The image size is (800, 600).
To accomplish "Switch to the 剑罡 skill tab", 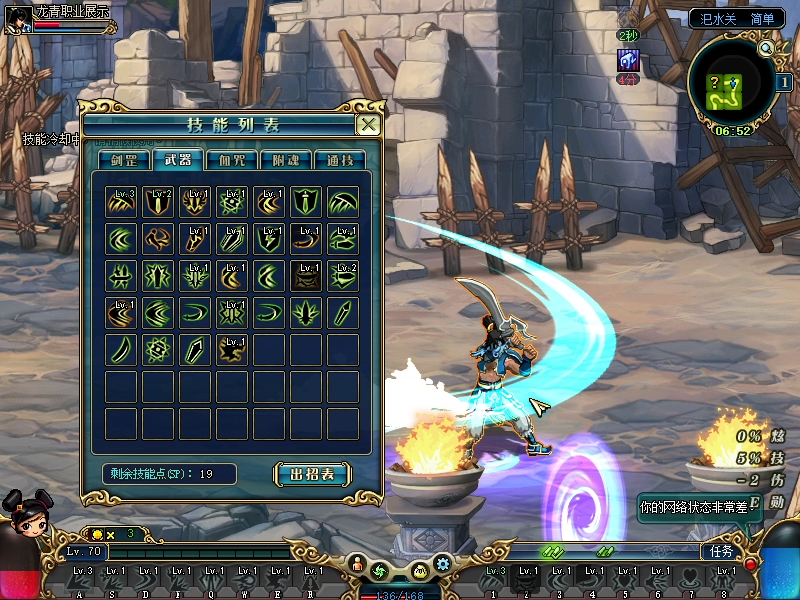I will tap(124, 160).
